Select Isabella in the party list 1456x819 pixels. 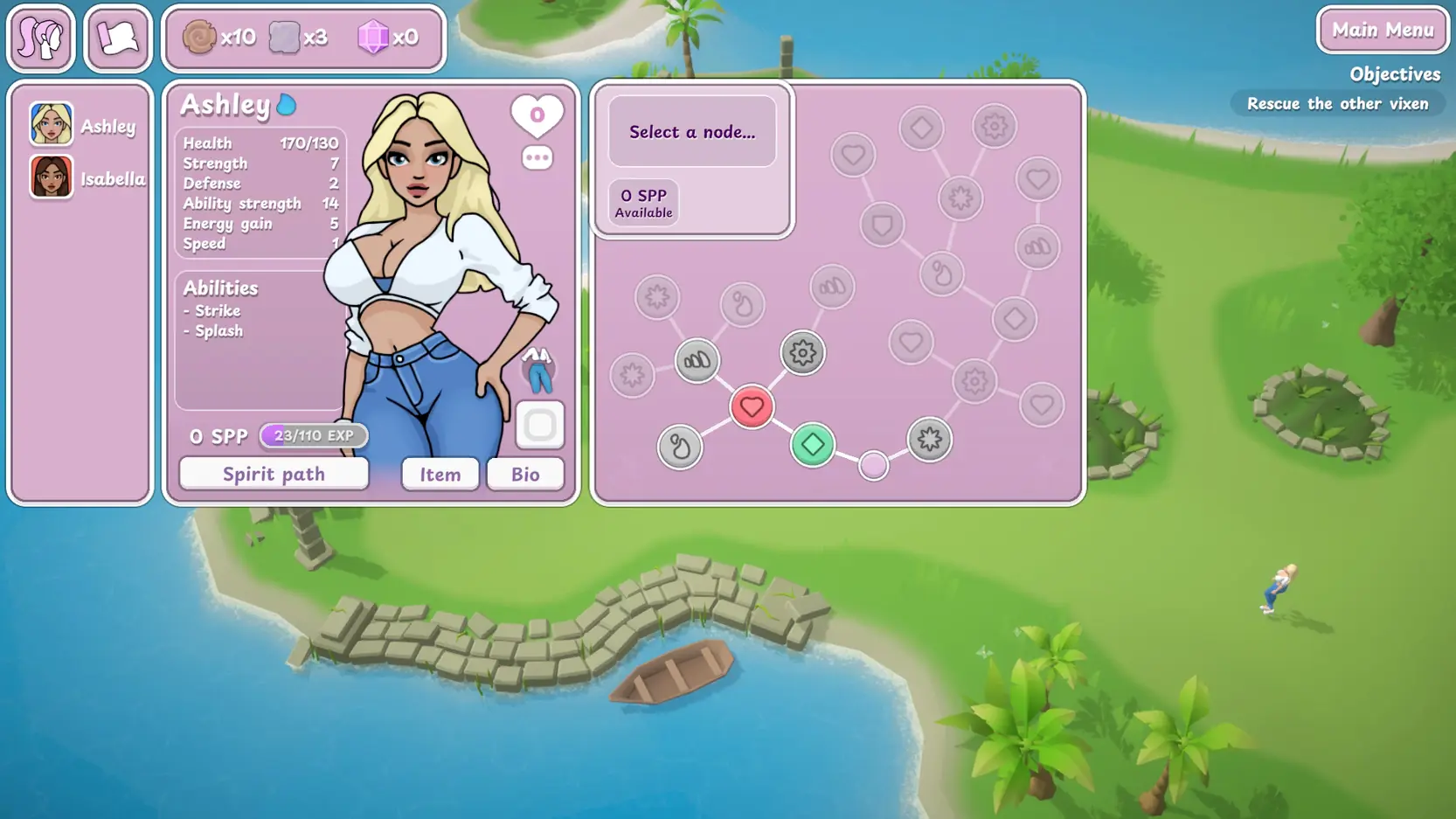pos(86,178)
